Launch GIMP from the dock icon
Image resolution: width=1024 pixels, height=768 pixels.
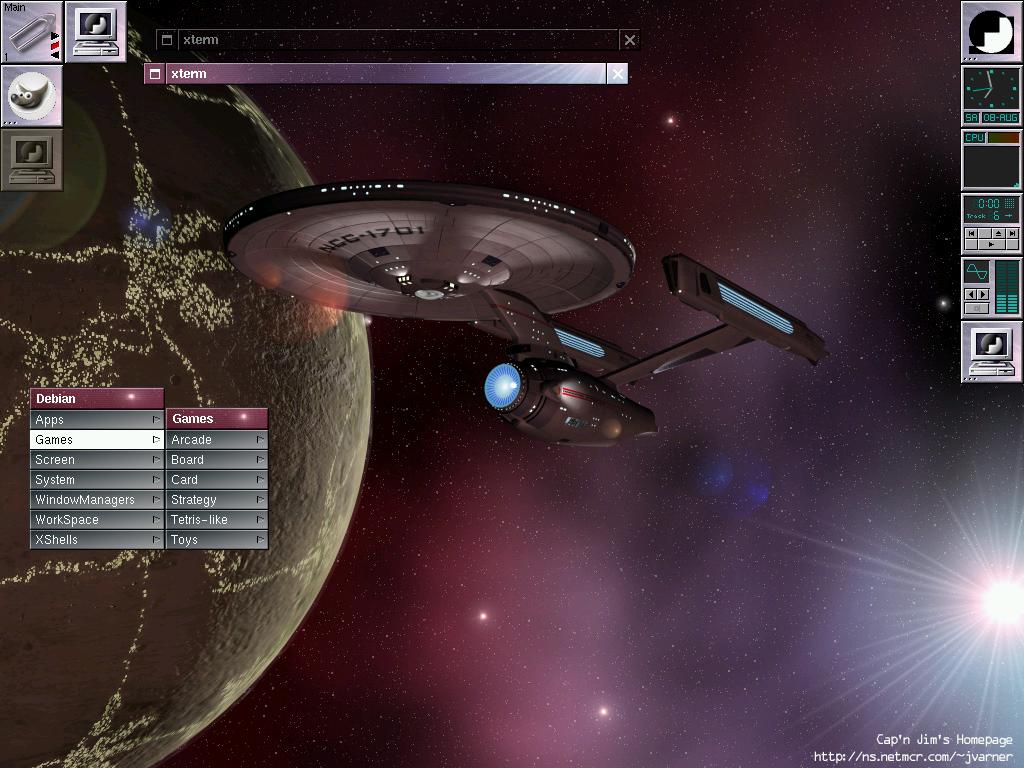[31, 95]
